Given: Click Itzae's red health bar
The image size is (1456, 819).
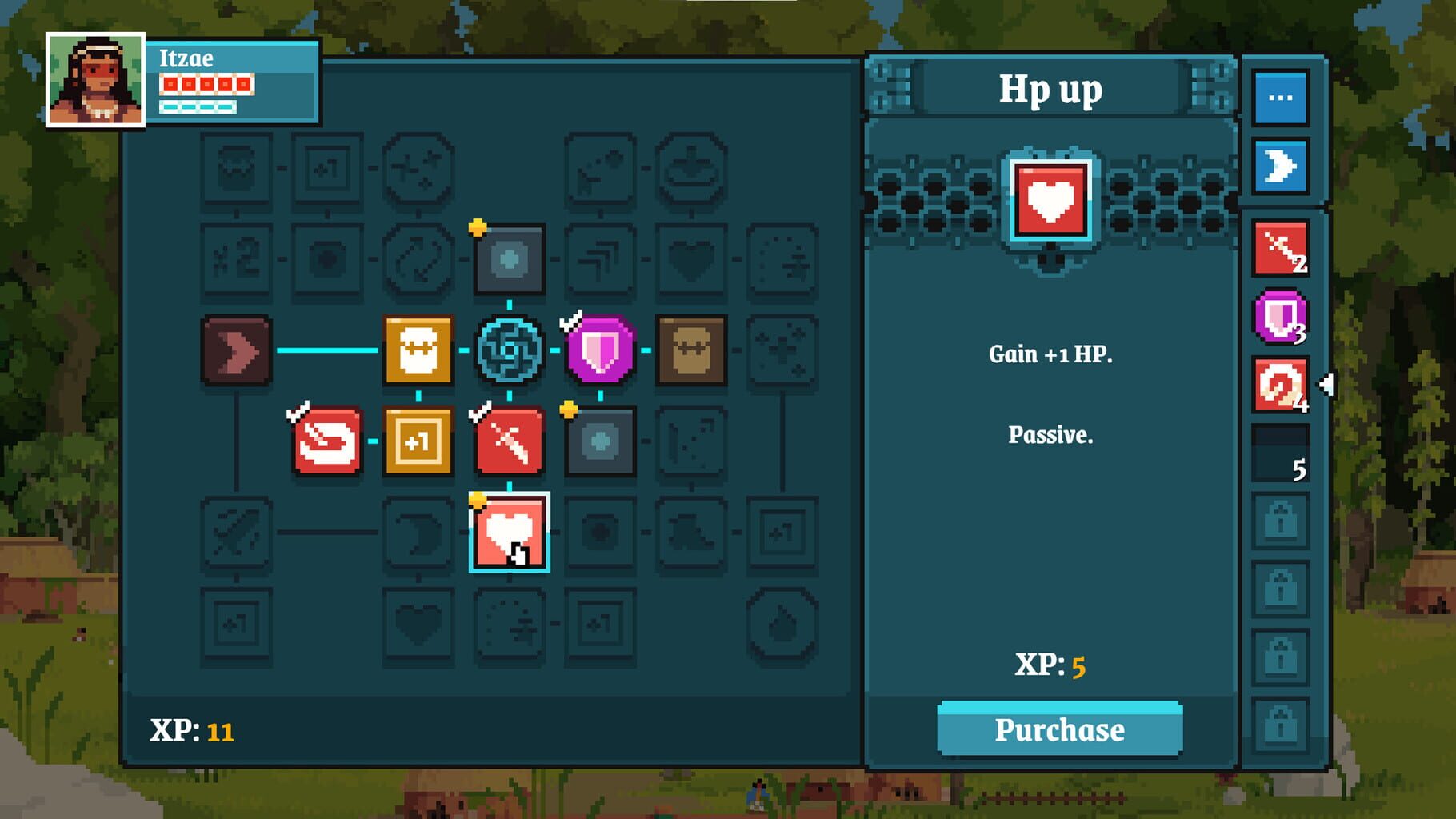Looking at the screenshot, I should click(206, 82).
